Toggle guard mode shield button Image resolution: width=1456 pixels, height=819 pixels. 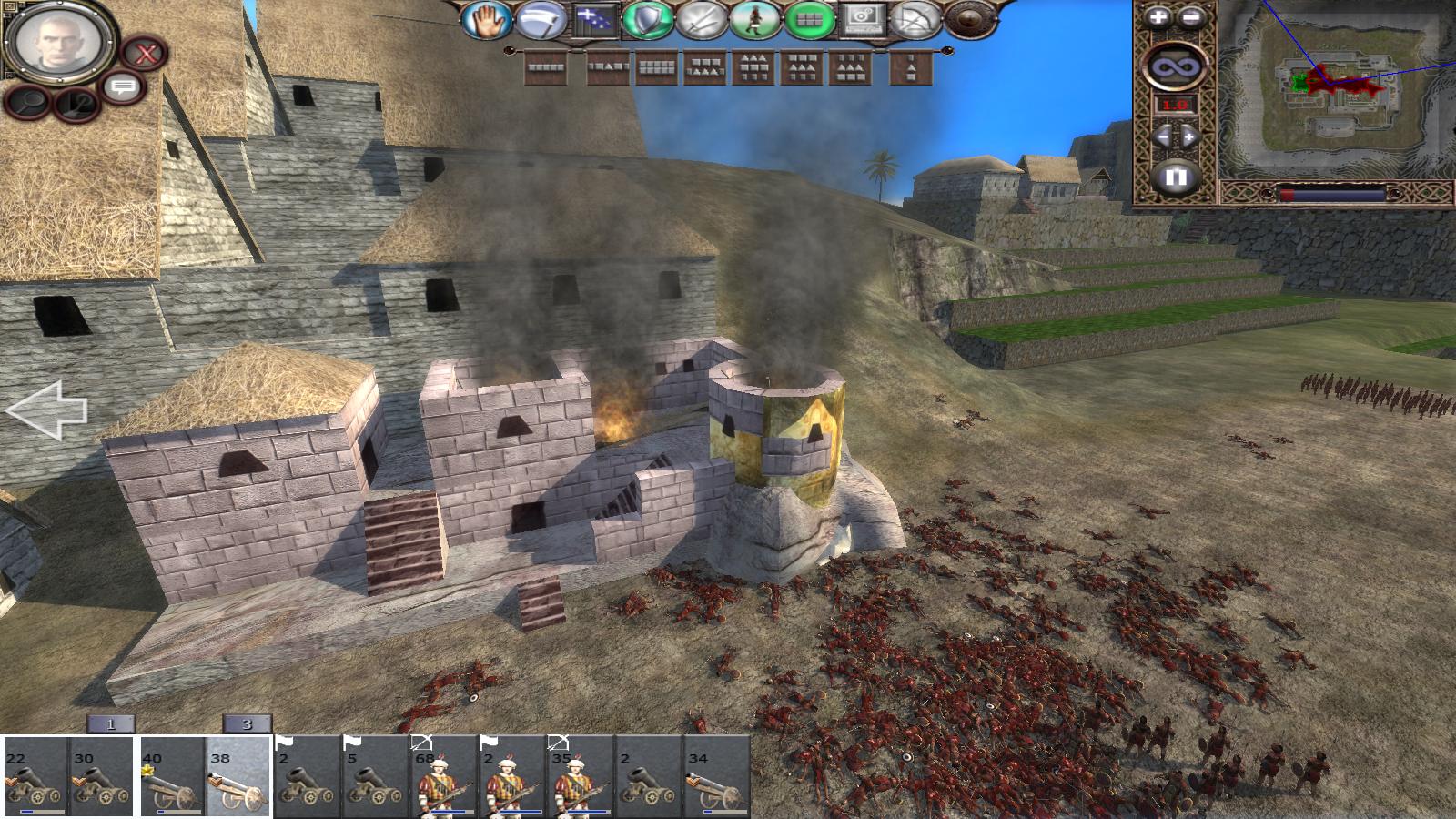tap(648, 20)
